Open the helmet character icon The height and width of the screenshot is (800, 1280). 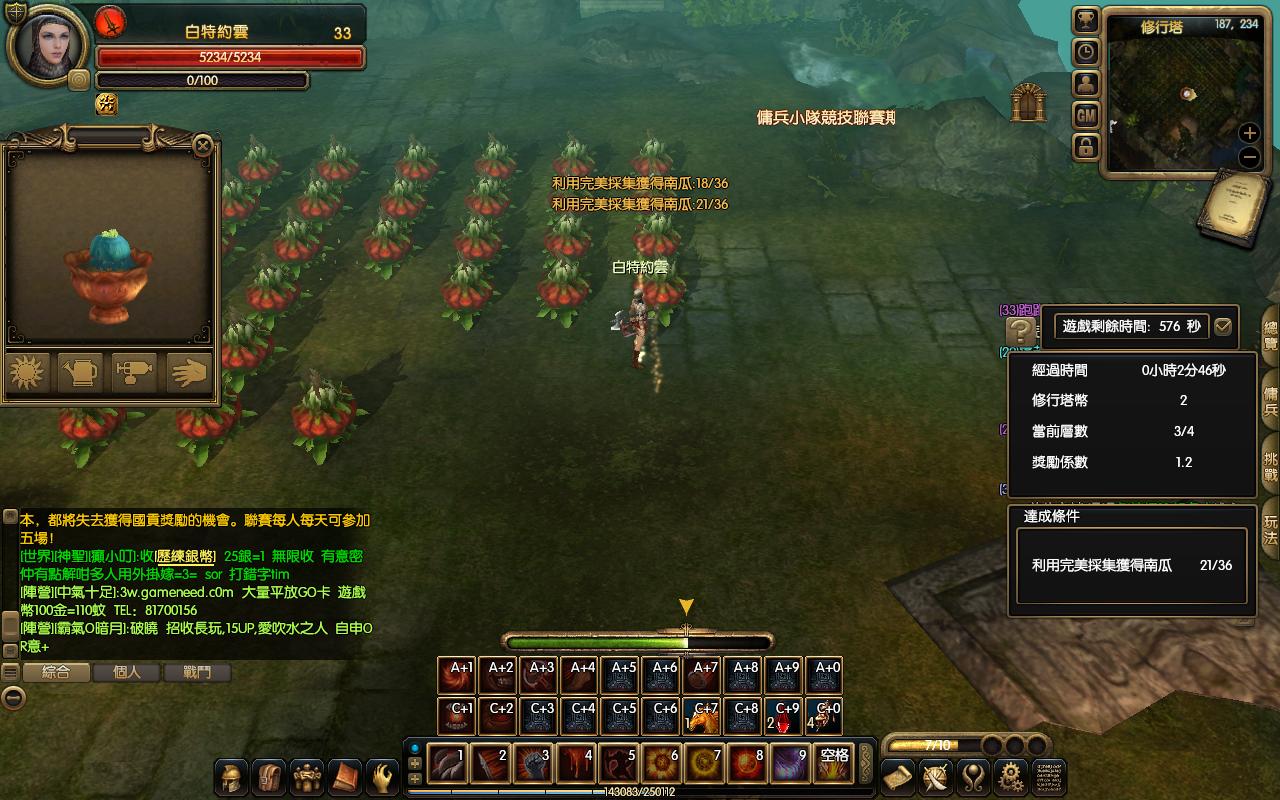tap(231, 777)
